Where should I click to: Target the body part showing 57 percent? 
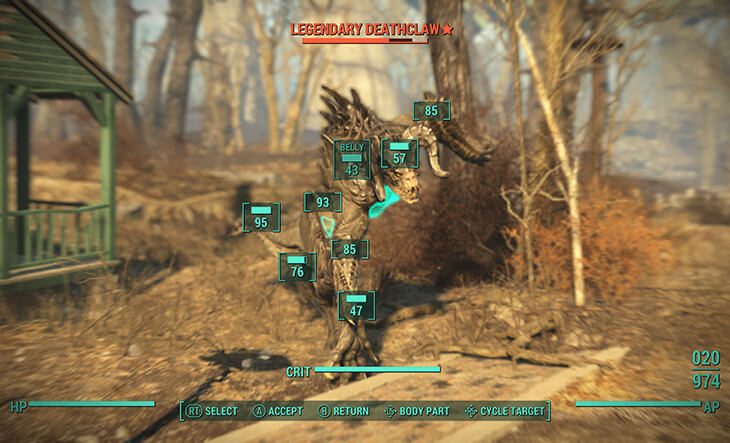tap(399, 153)
